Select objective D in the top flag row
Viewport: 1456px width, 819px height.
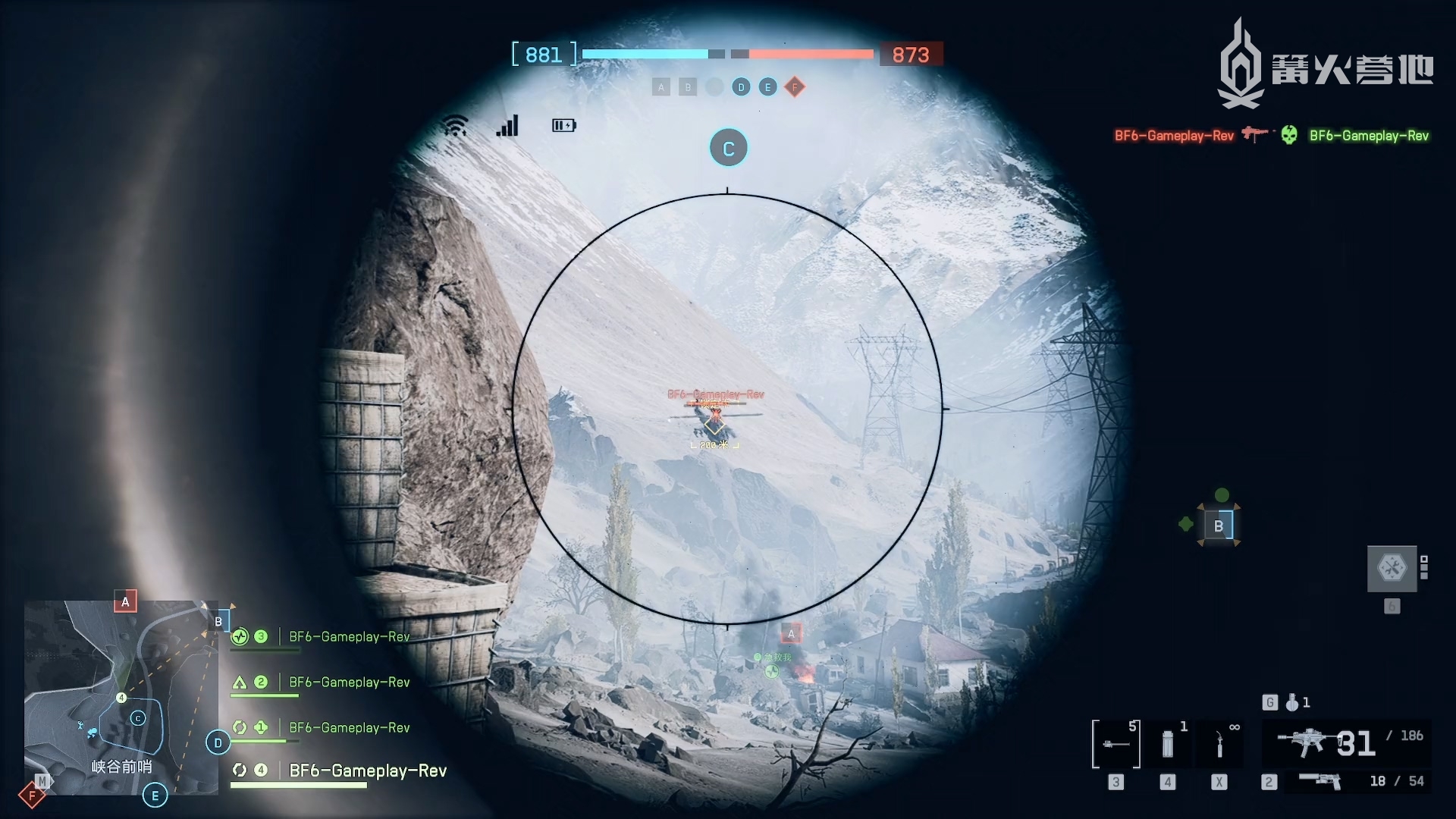click(741, 87)
